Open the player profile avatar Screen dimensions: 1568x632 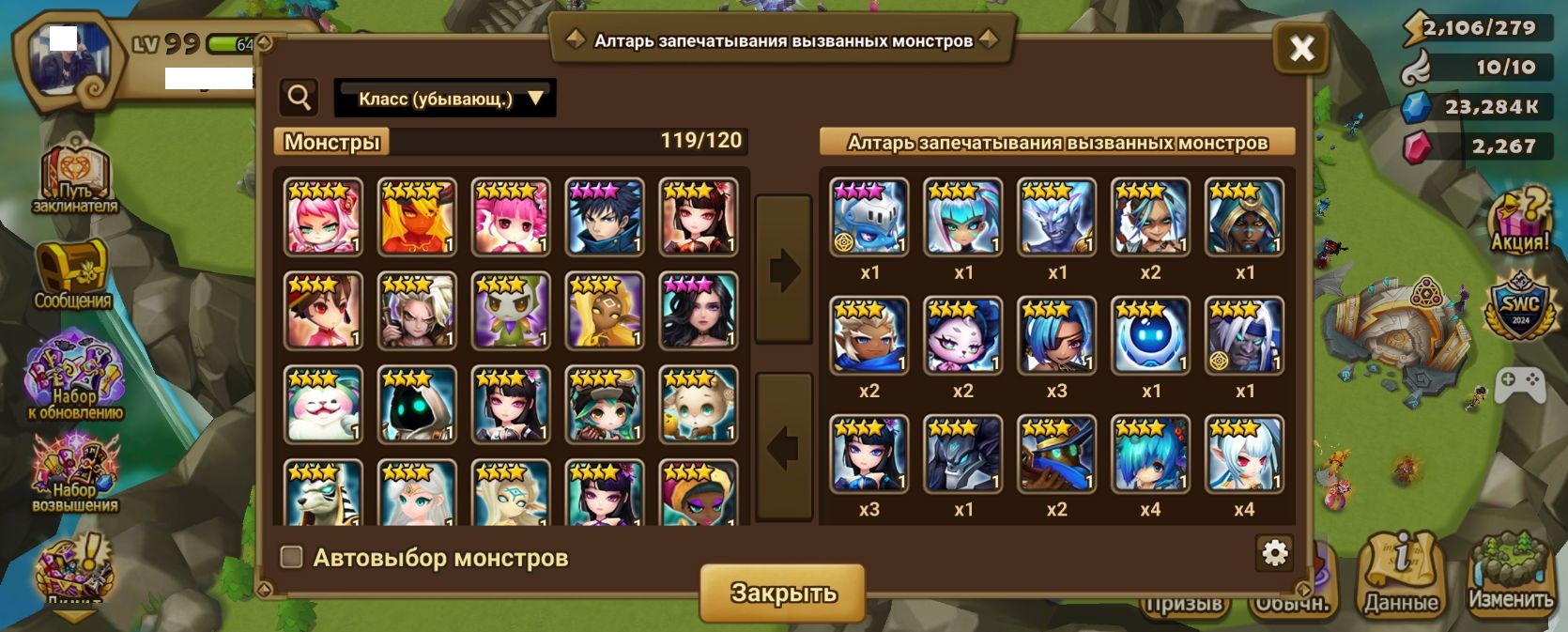(x=68, y=59)
